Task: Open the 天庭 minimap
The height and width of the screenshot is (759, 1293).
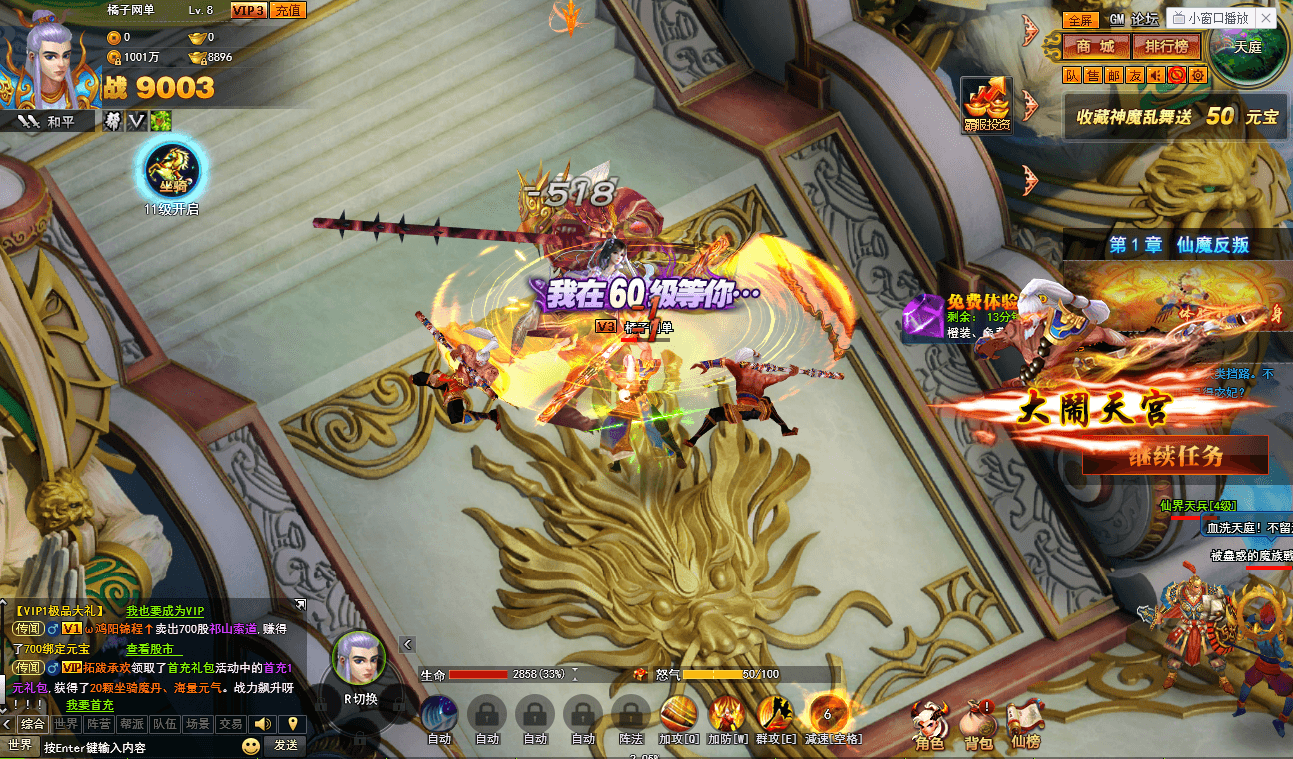Action: coord(1247,45)
